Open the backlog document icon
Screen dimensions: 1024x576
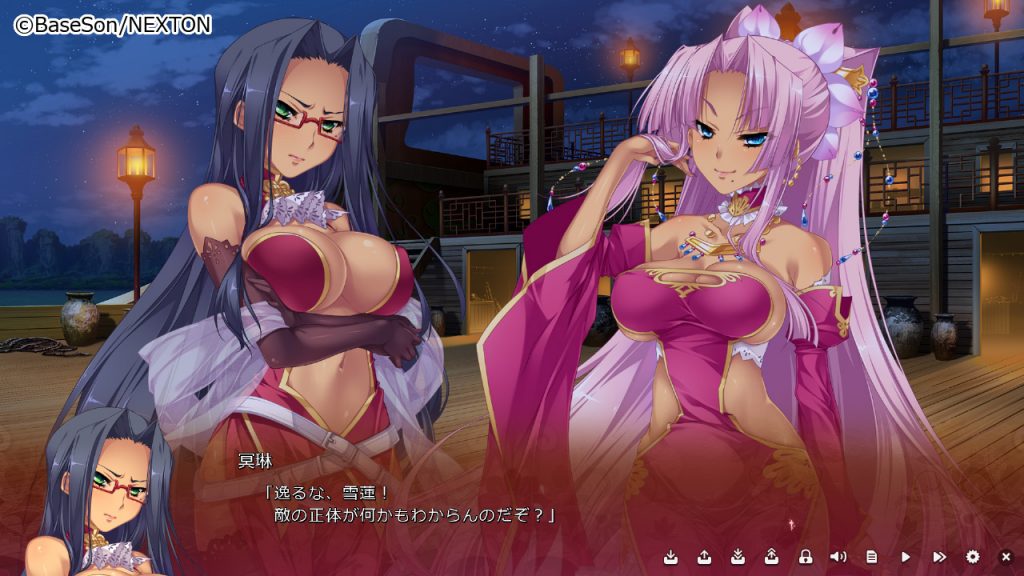pos(872,557)
